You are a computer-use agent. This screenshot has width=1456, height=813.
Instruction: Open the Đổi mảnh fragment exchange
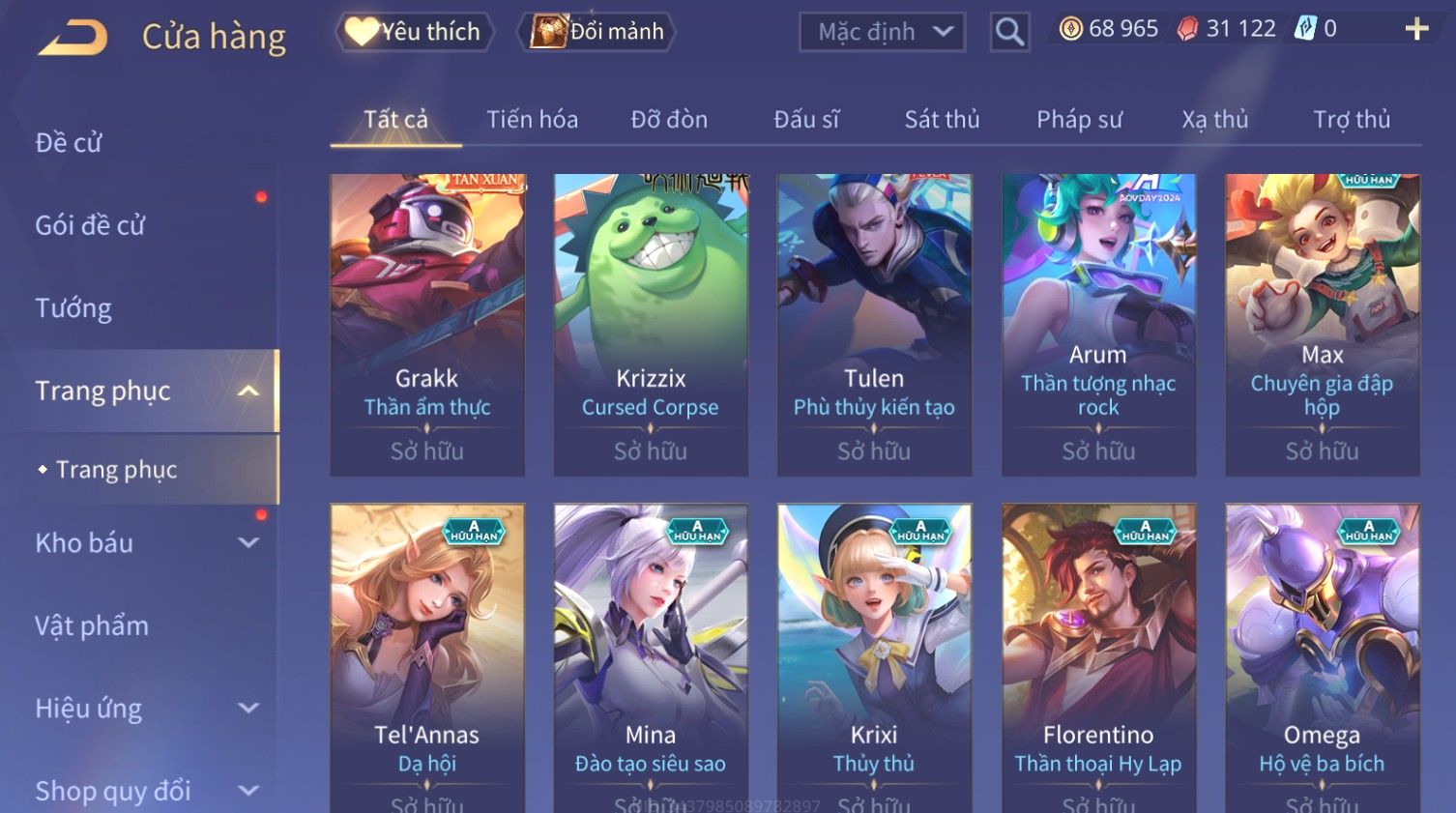tap(597, 32)
